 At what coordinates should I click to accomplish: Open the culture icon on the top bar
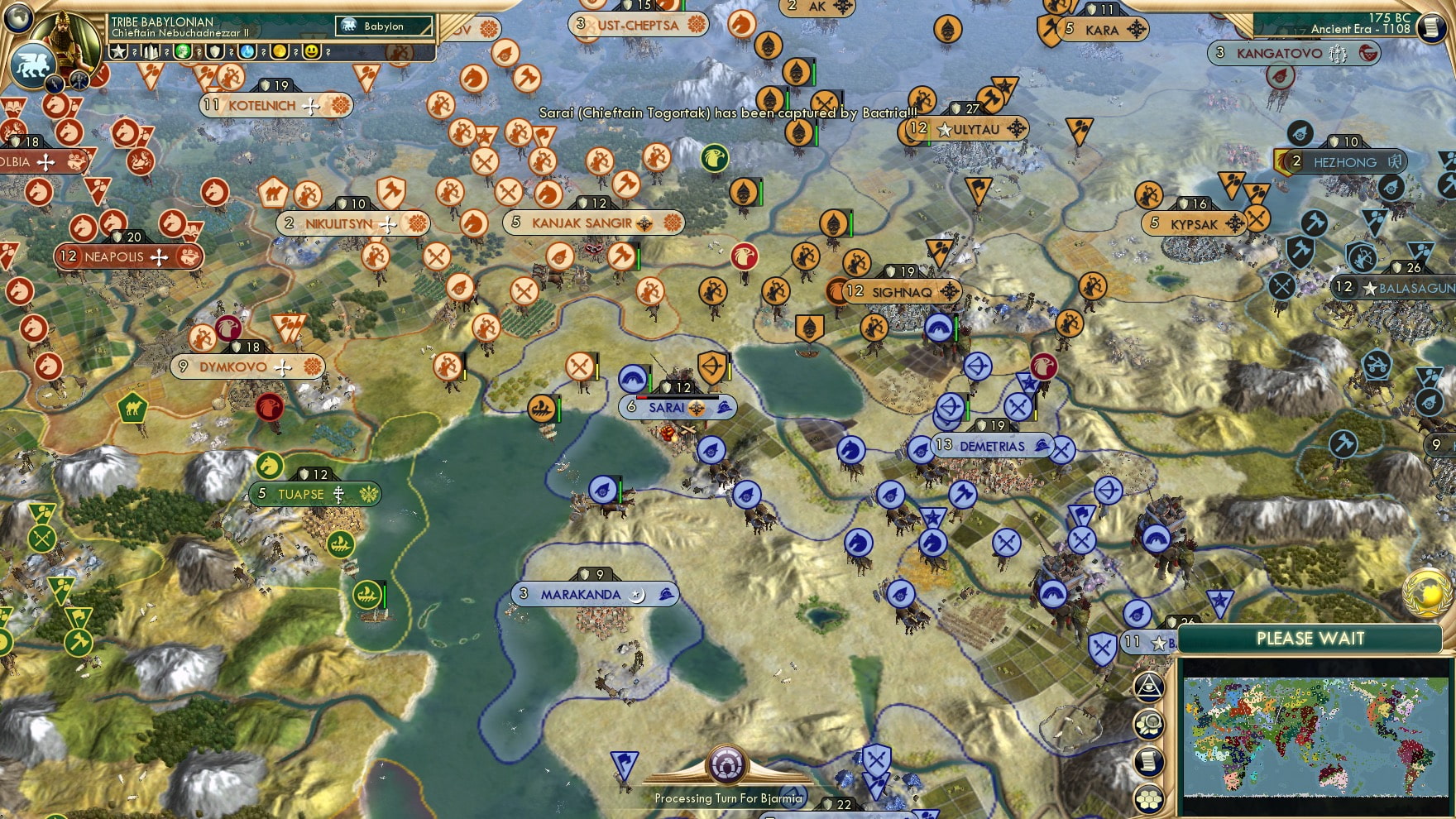(184, 51)
